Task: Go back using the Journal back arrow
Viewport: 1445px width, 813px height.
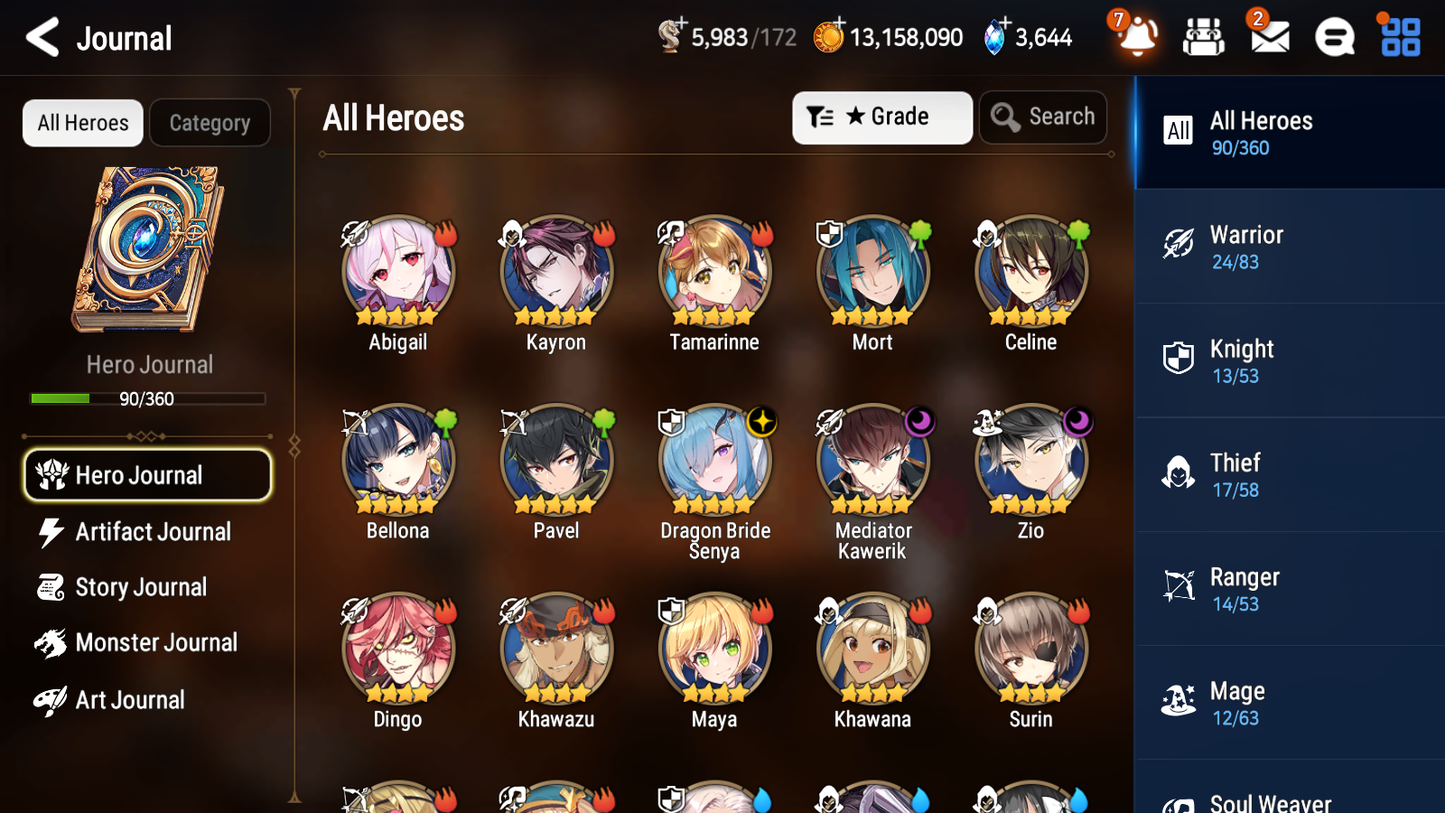Action: coord(41,37)
